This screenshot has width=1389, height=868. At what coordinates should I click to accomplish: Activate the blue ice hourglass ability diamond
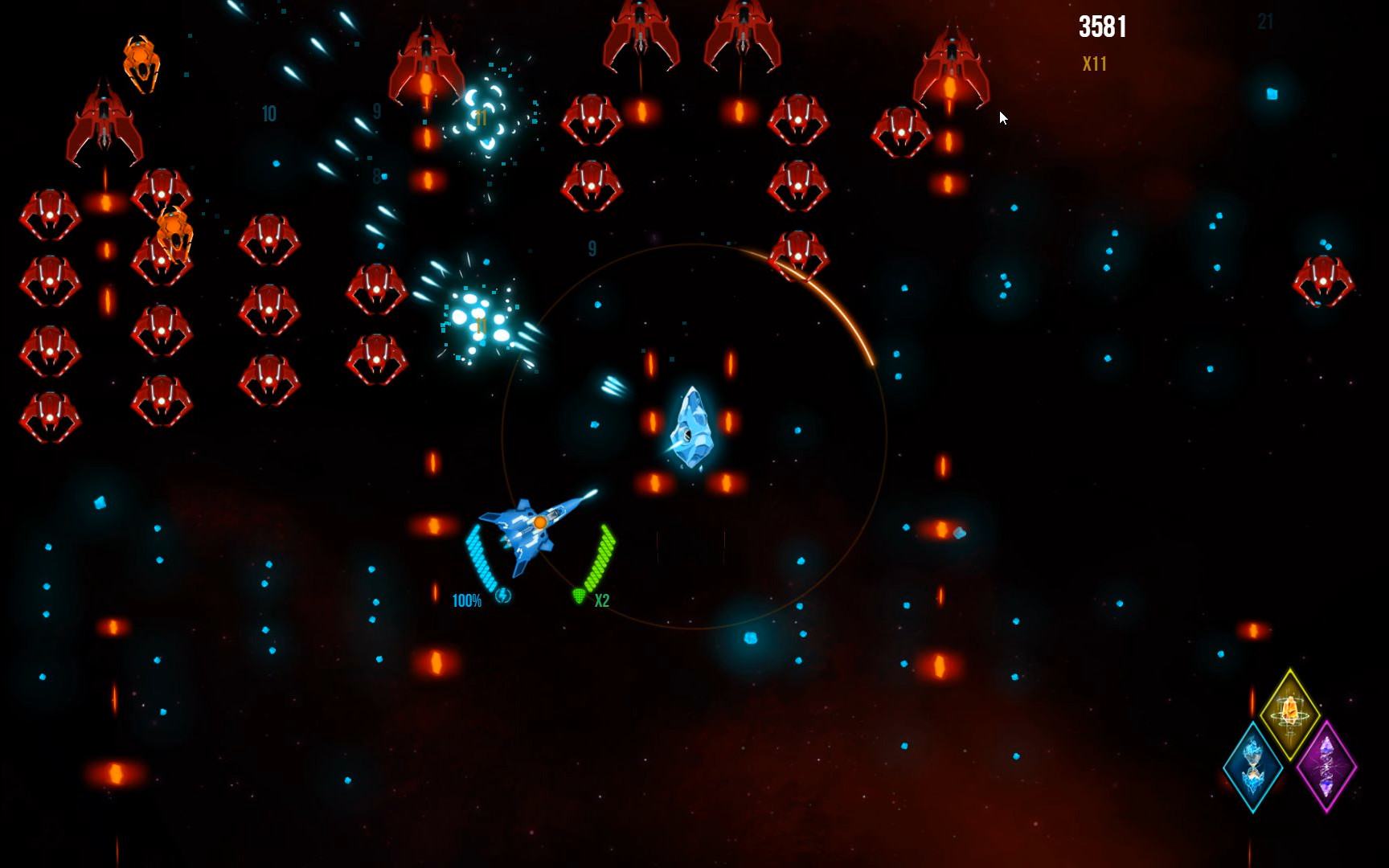point(1252,766)
